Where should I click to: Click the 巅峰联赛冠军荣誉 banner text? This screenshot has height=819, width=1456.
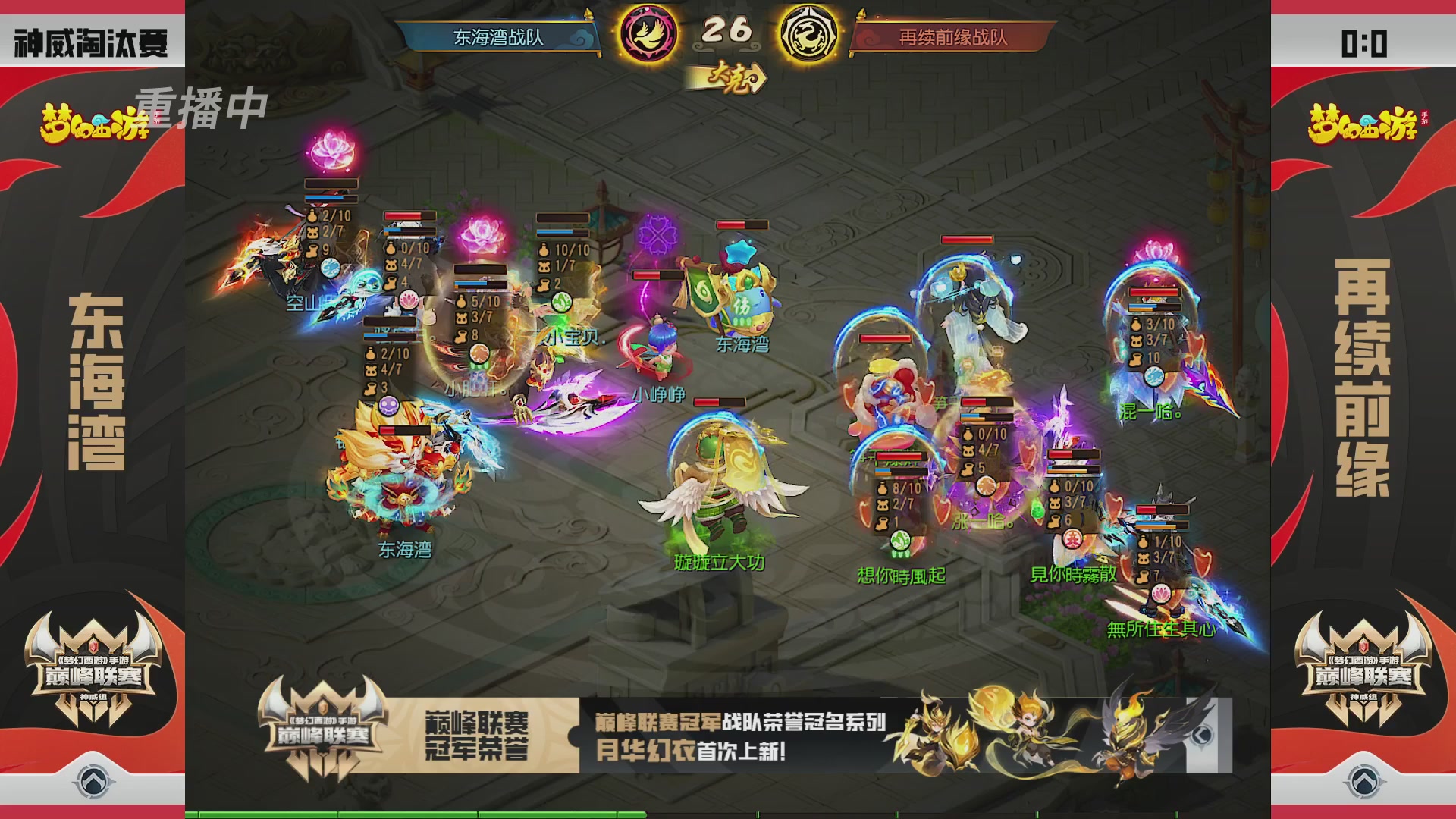[476, 732]
